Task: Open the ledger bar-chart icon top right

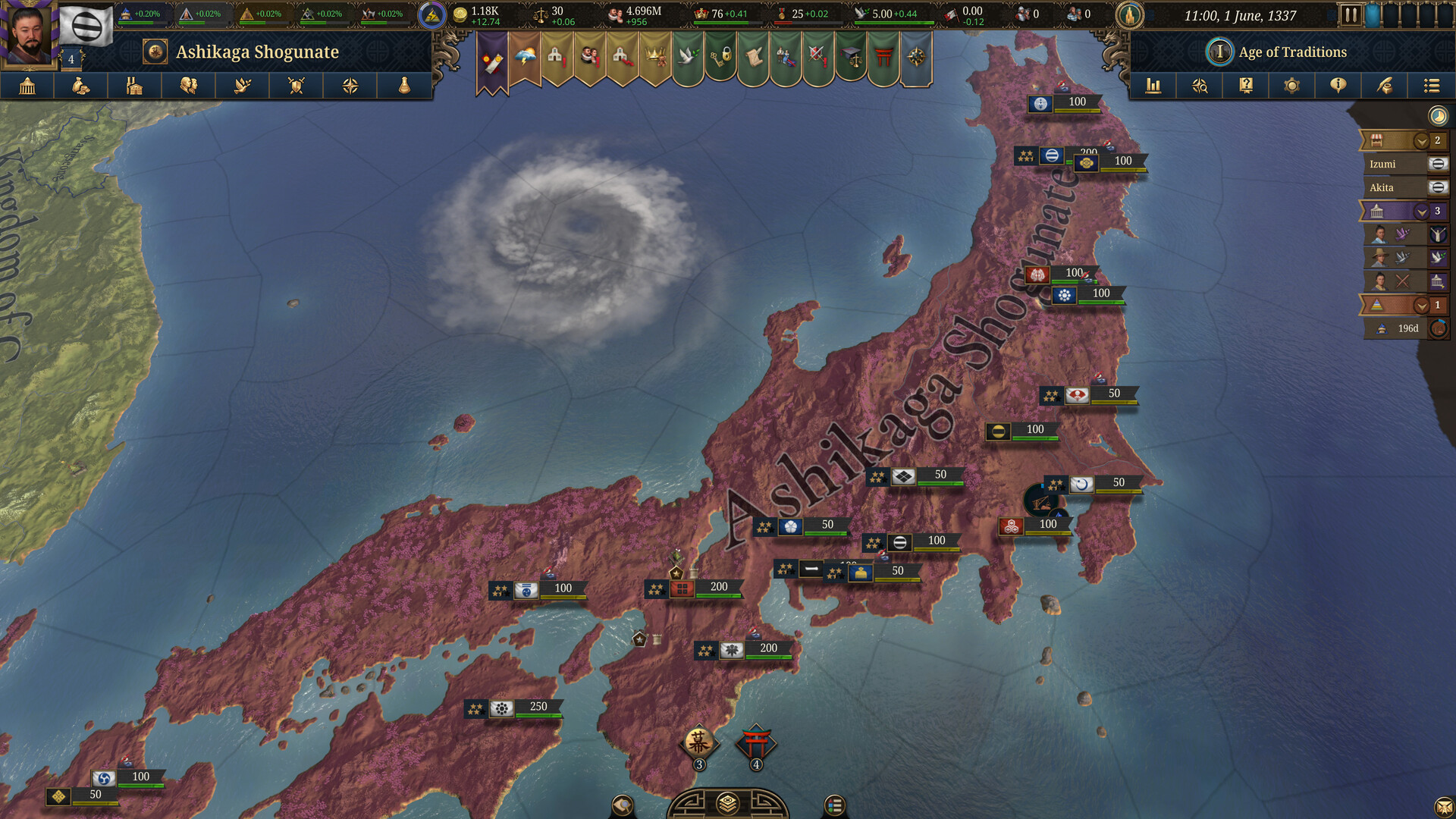Action: (1153, 86)
